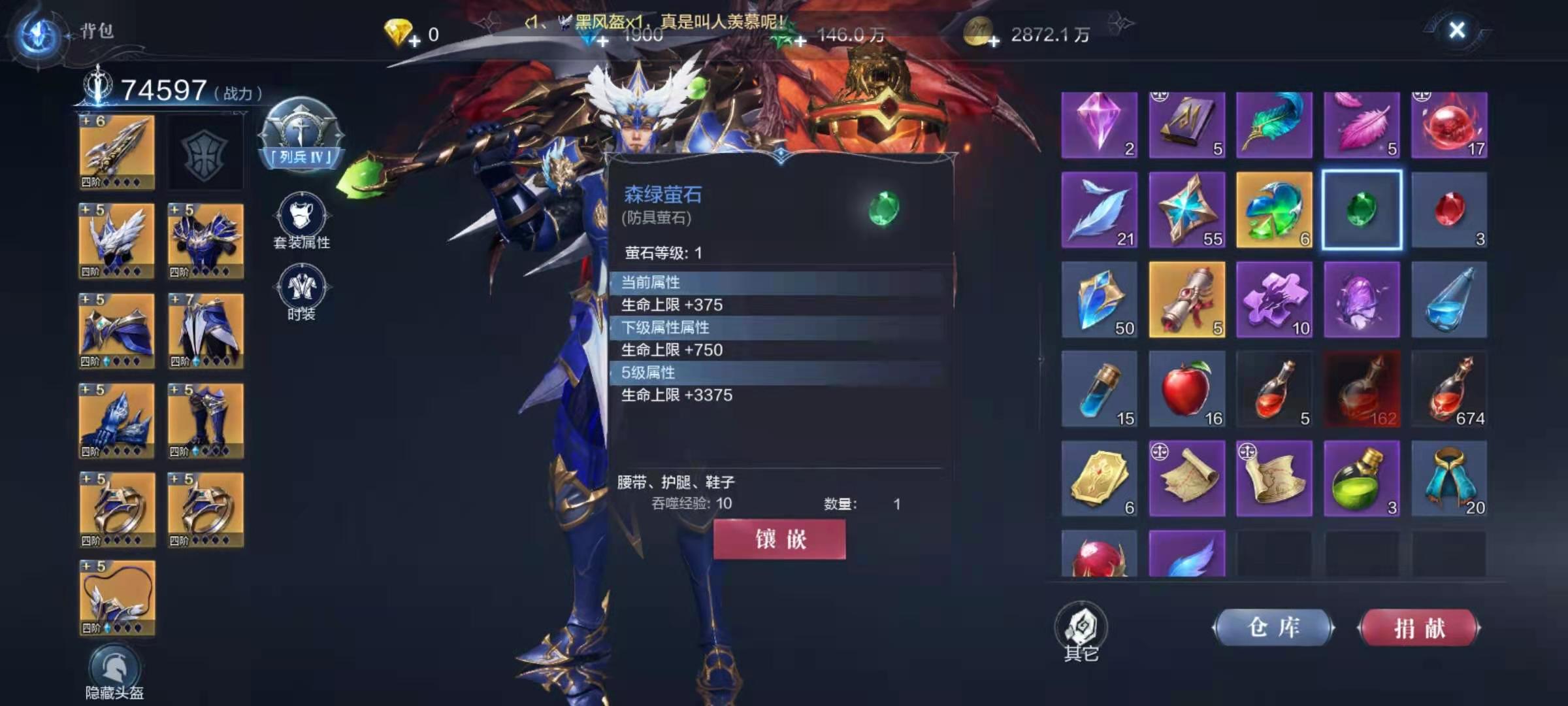Open the 仓库 warehouse

tap(1273, 626)
